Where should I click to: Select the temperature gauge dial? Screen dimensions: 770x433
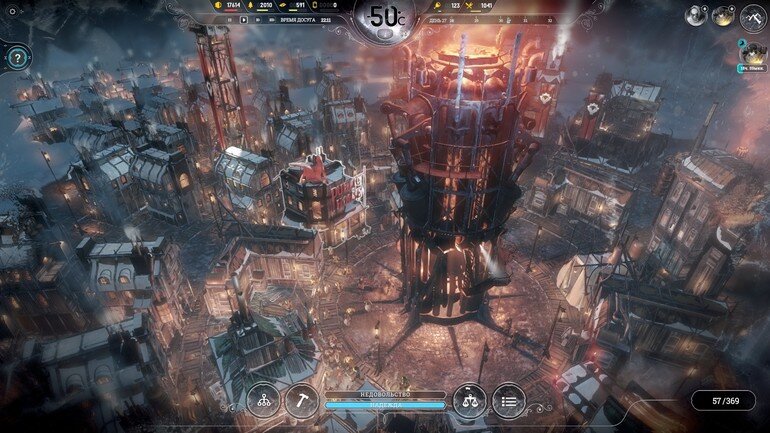(x=385, y=17)
